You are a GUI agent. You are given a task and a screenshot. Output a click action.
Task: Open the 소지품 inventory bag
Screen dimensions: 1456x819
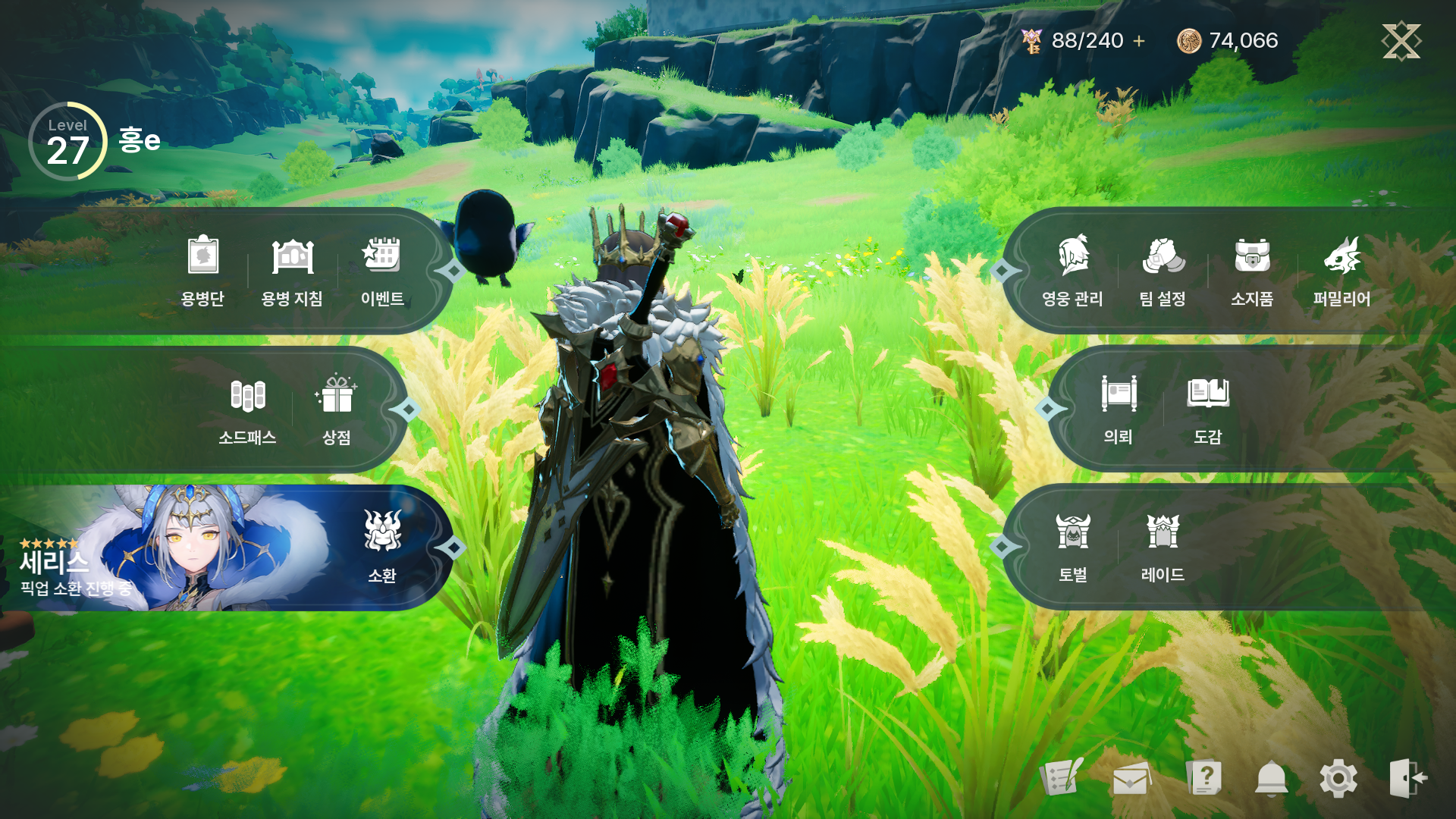1252,269
